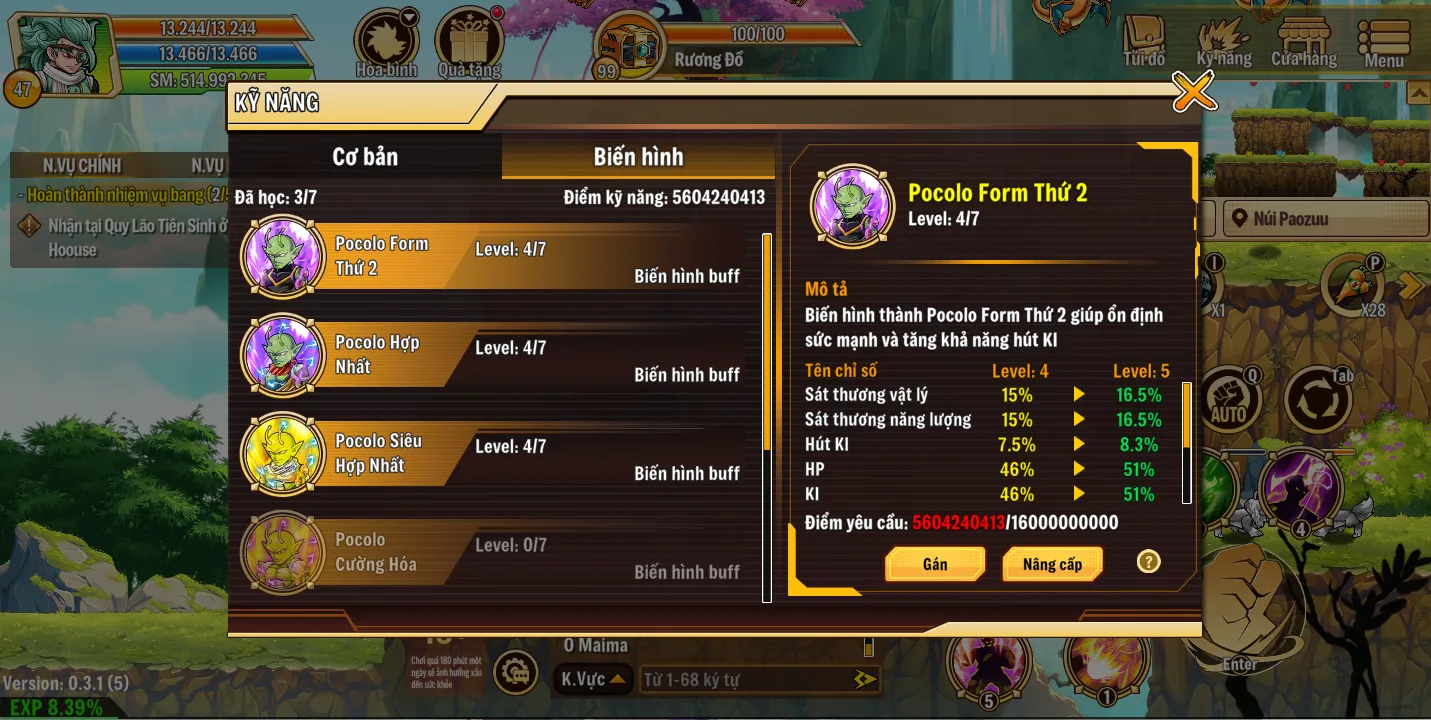This screenshot has width=1431, height=720.
Task: Select the locked Pocolo Cường Hóa skill
Action: 500,553
